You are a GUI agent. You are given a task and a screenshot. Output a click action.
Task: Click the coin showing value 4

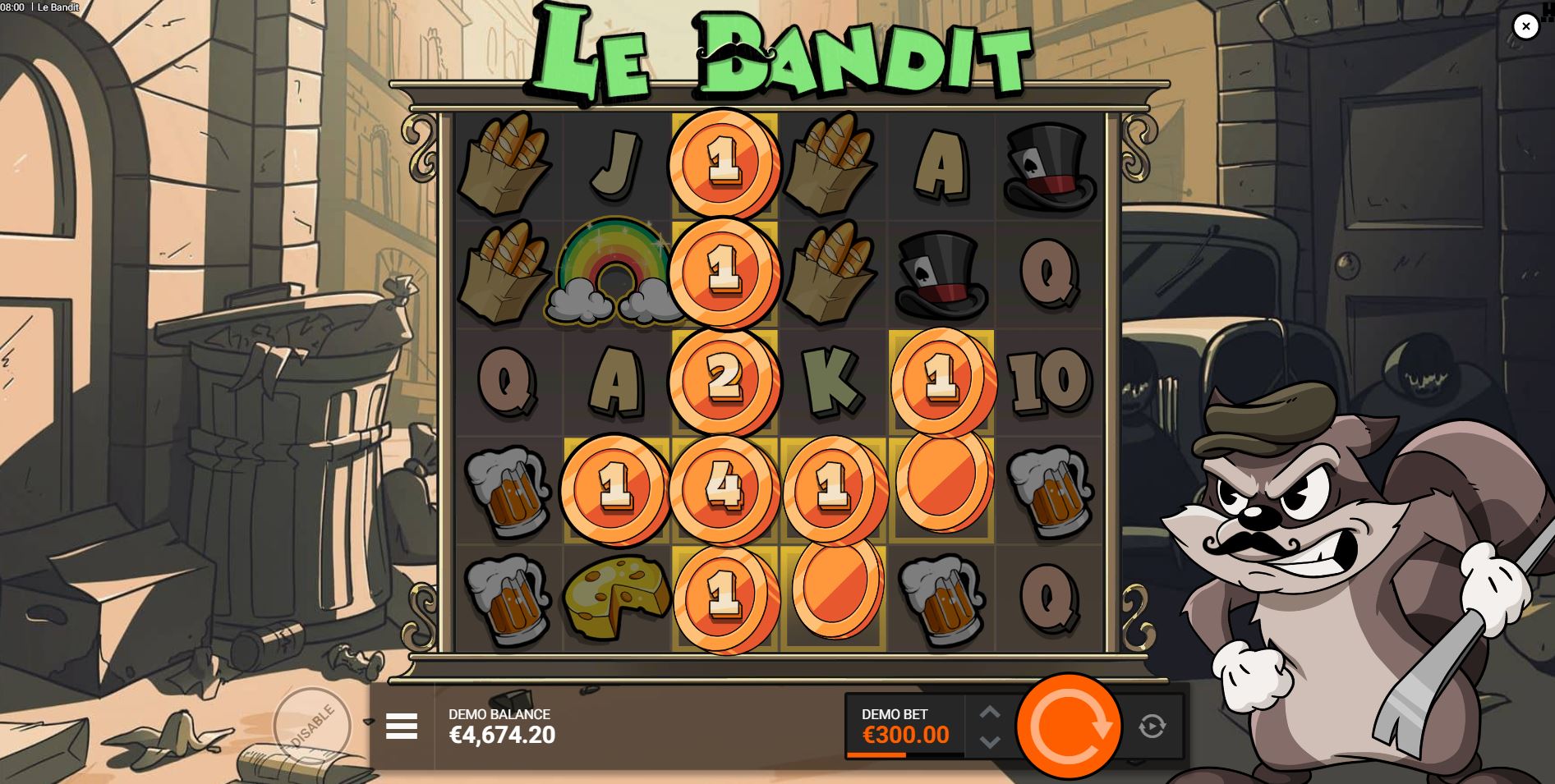723,488
